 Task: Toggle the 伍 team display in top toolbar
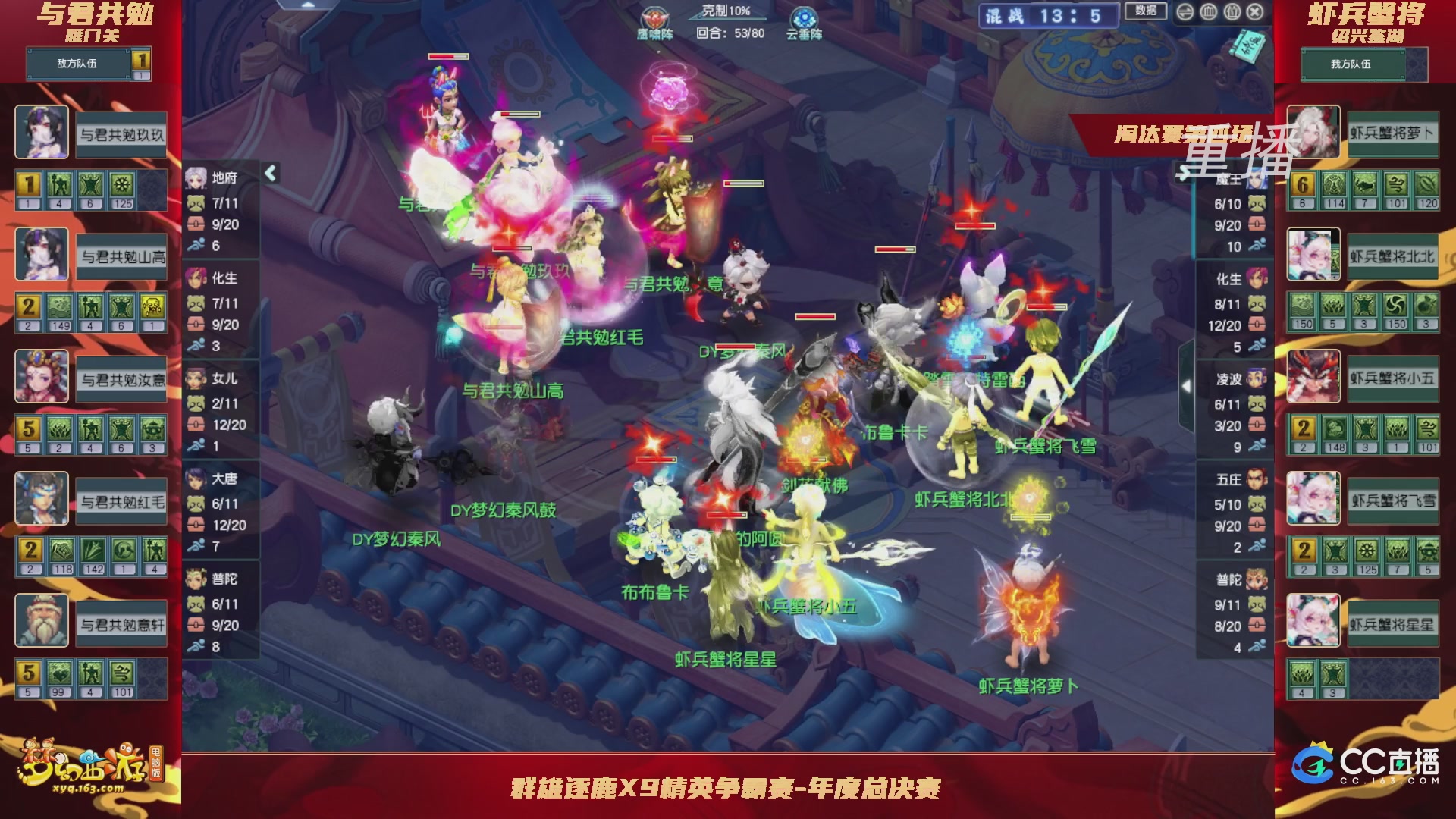(1232, 12)
